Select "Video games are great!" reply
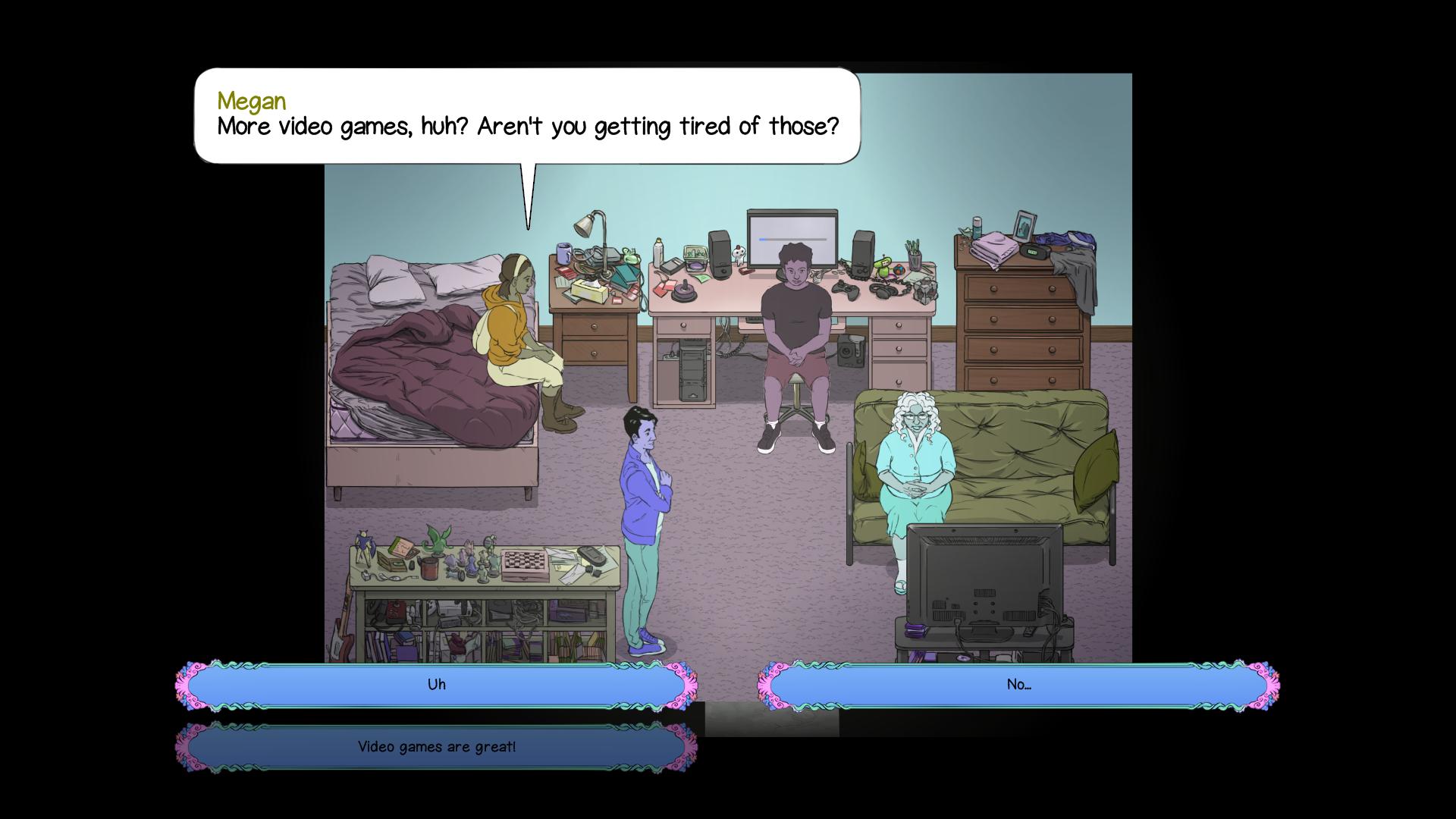 [x=438, y=746]
